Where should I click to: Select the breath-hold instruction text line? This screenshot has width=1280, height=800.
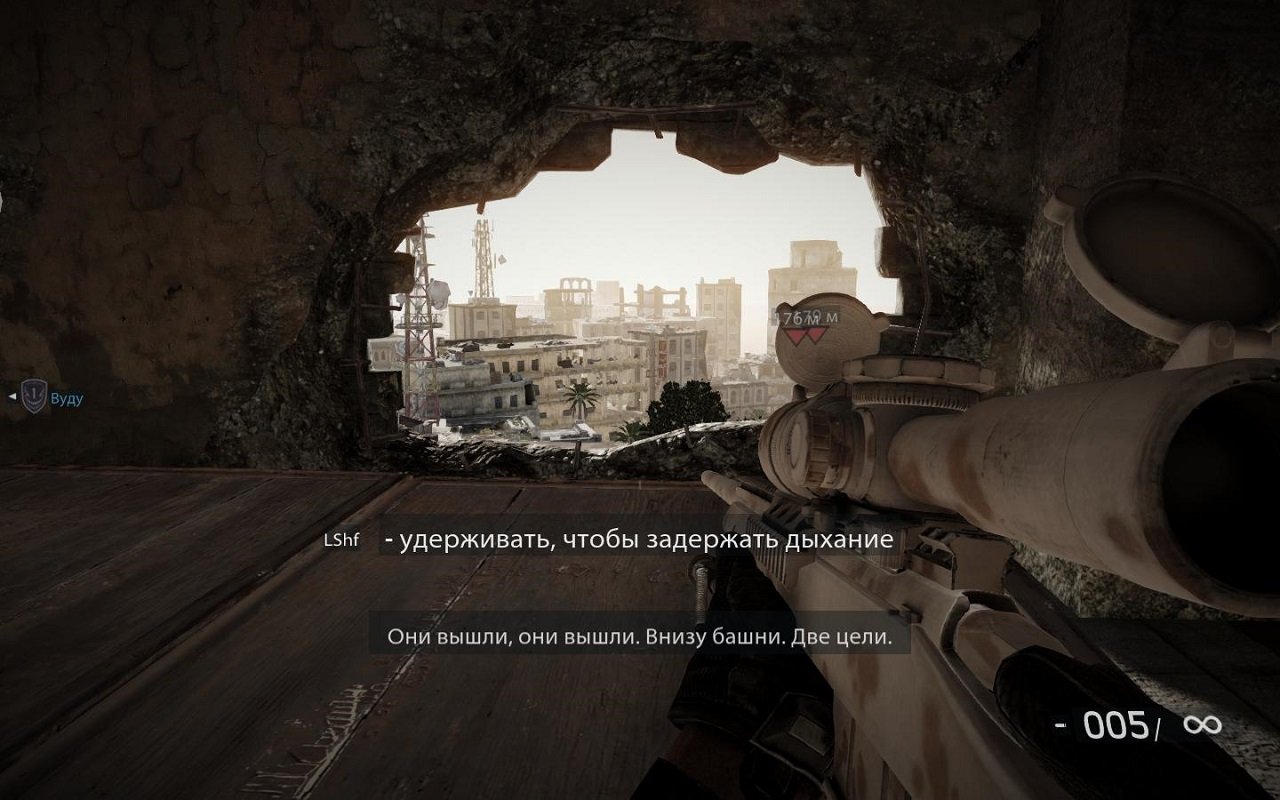640,541
